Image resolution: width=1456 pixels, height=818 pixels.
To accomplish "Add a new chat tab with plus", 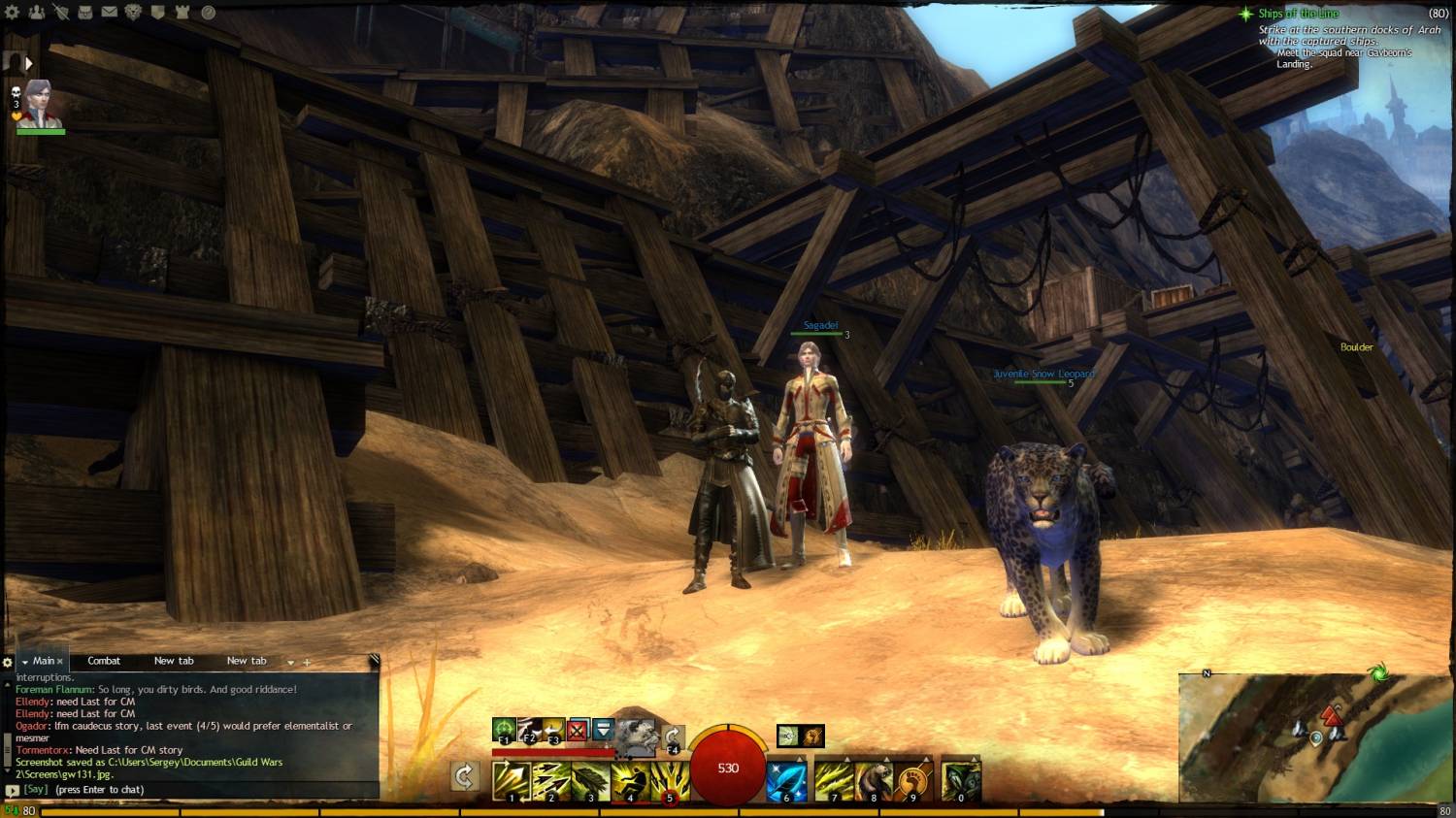I will (307, 662).
